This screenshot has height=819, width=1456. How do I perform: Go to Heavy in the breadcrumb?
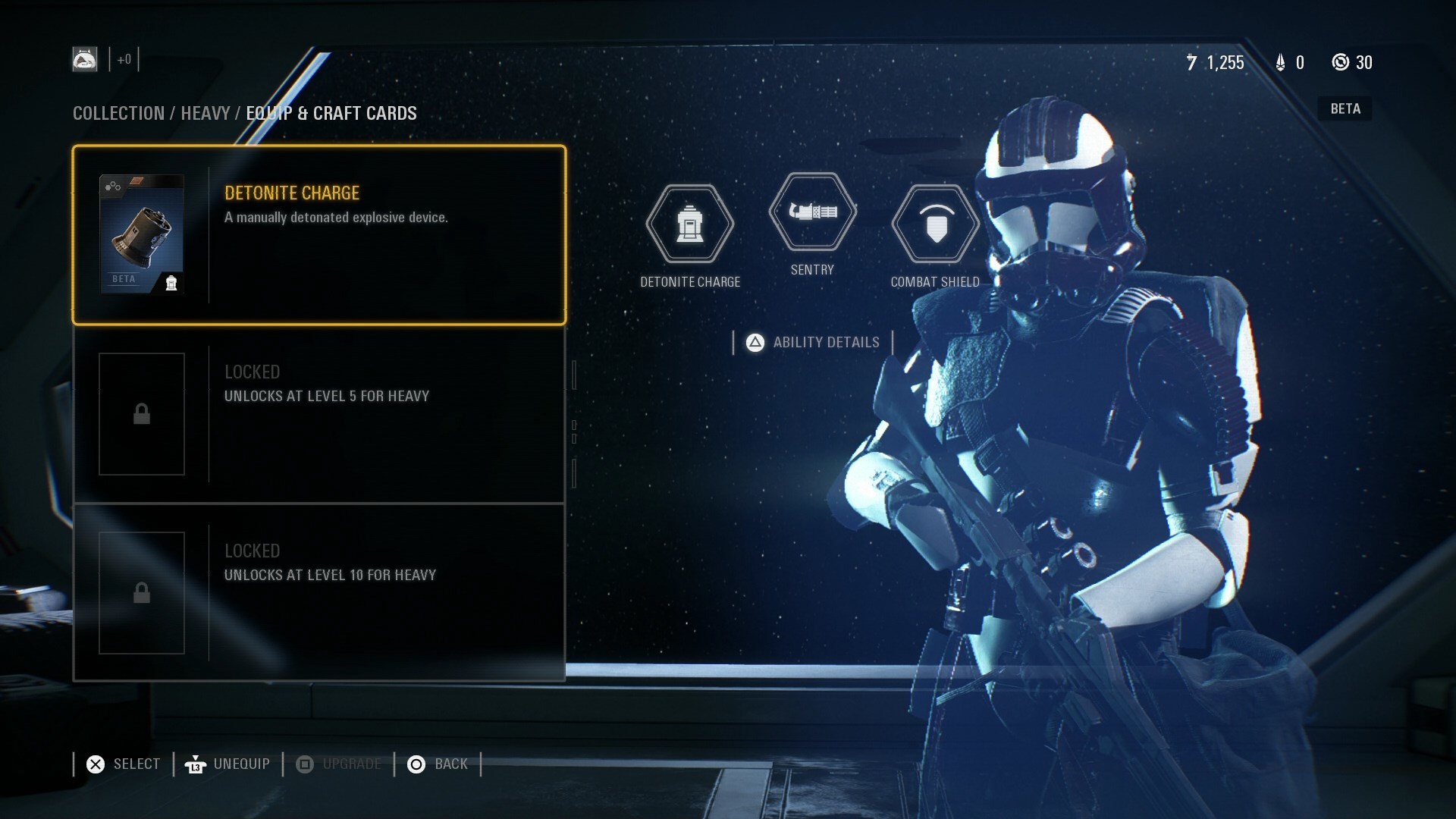coord(205,114)
